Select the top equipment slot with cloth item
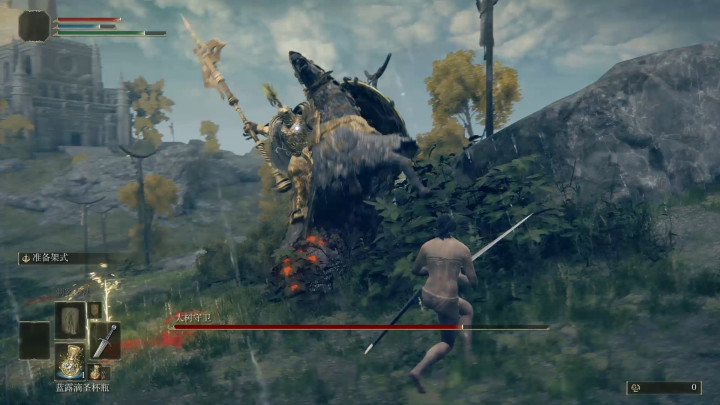This screenshot has width=720, height=405. [x=70, y=320]
